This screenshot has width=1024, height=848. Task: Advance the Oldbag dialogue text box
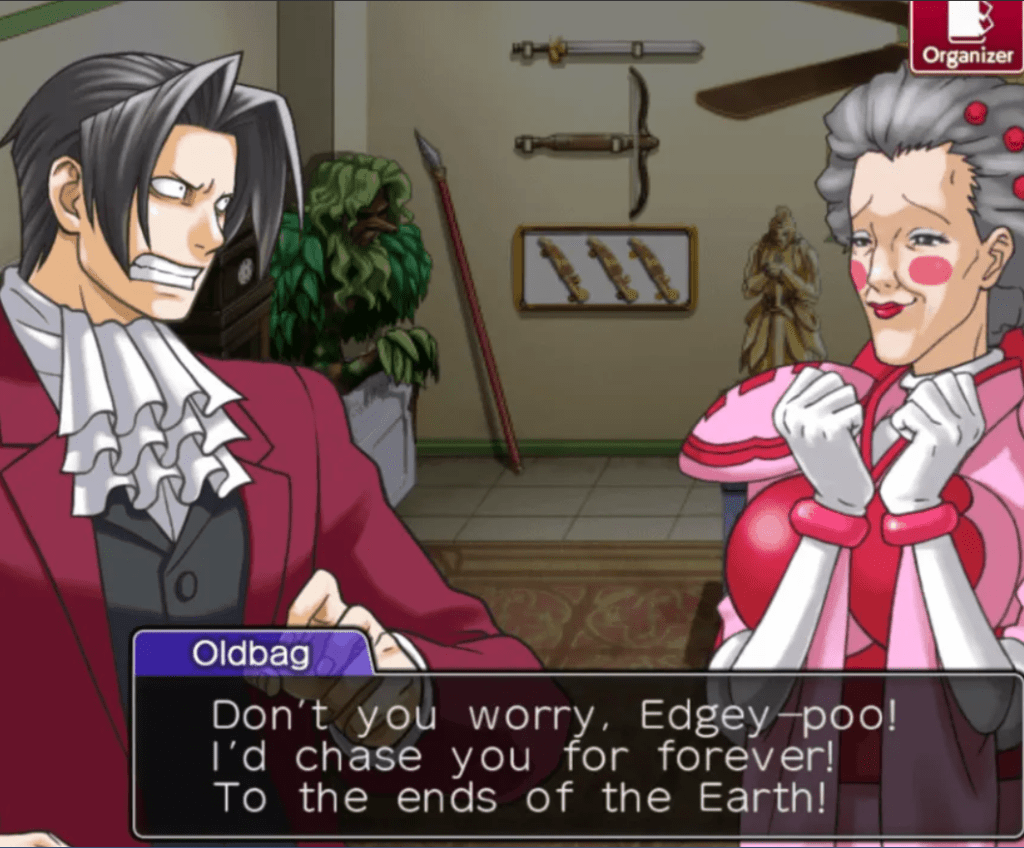click(x=577, y=755)
